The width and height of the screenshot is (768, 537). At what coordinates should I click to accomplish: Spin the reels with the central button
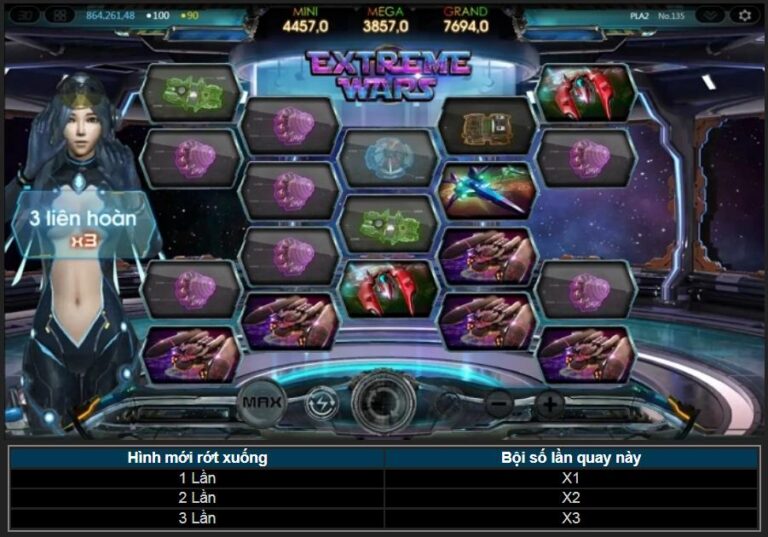384,403
